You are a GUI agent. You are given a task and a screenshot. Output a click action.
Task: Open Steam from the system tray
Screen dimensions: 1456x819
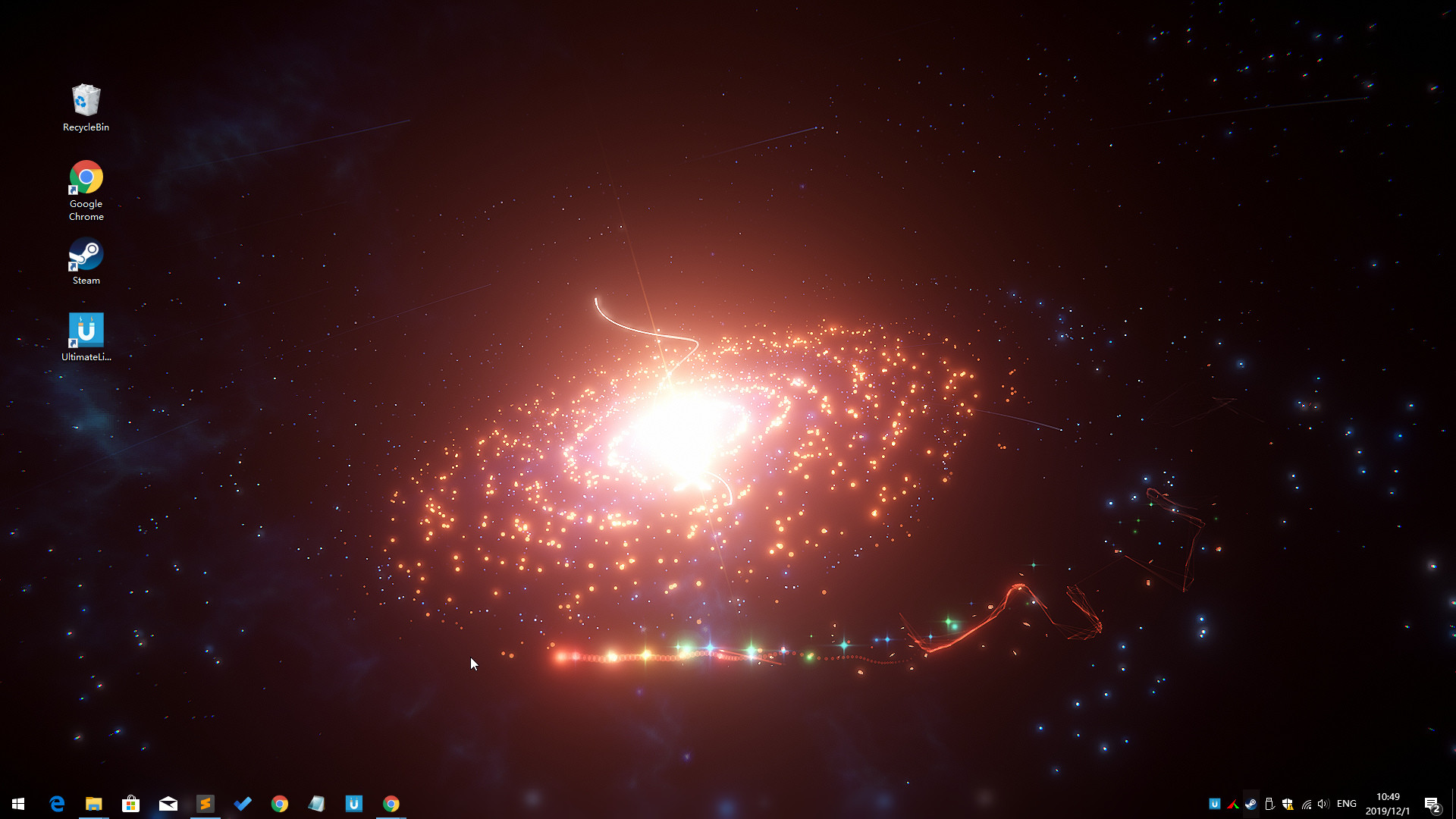[1251, 804]
